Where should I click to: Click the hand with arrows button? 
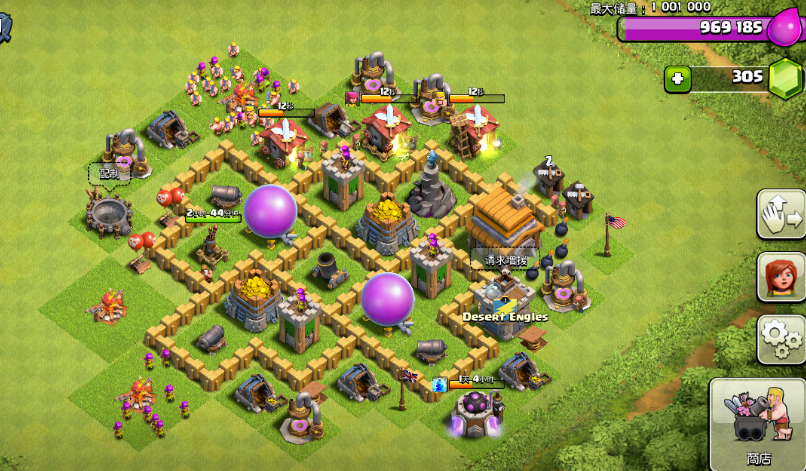point(780,214)
